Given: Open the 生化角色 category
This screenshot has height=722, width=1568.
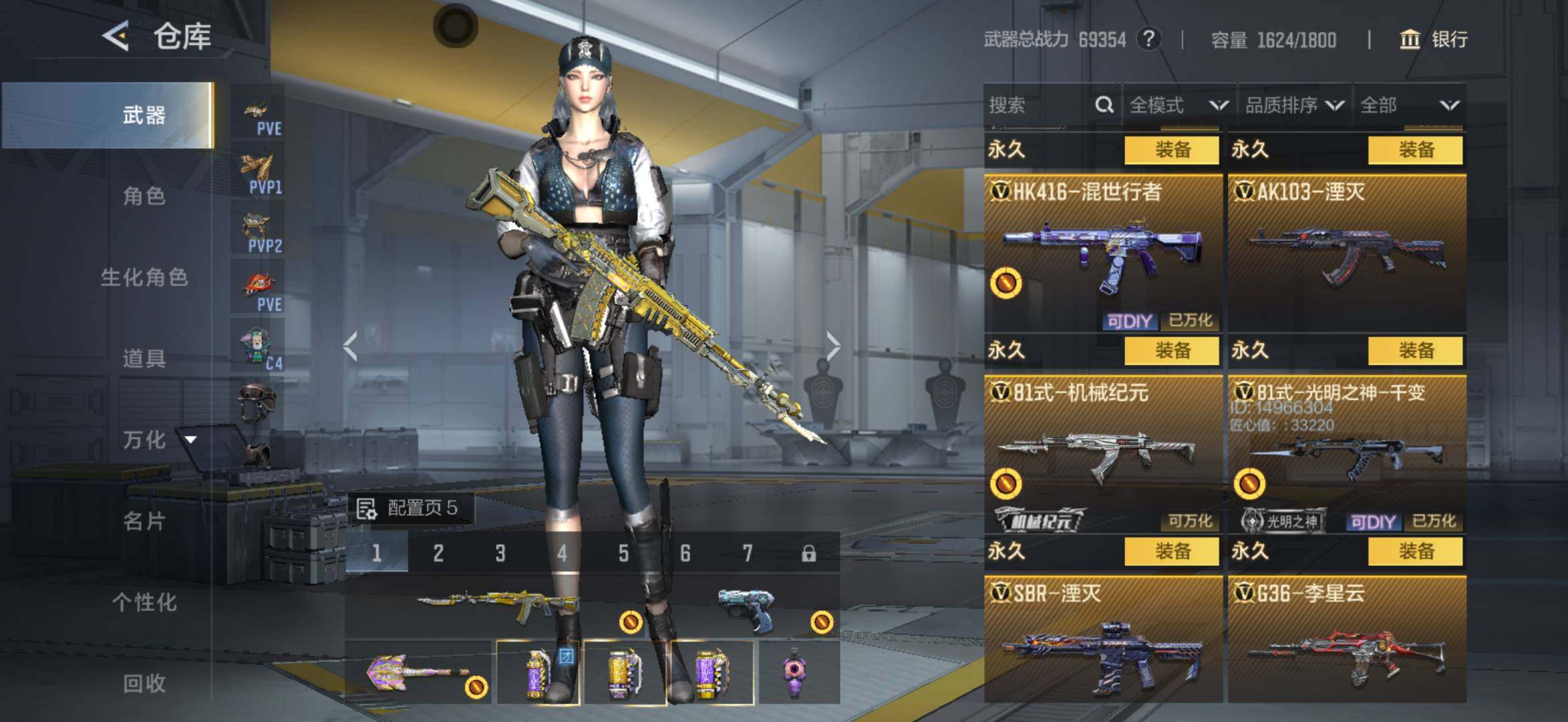Looking at the screenshot, I should (143, 277).
